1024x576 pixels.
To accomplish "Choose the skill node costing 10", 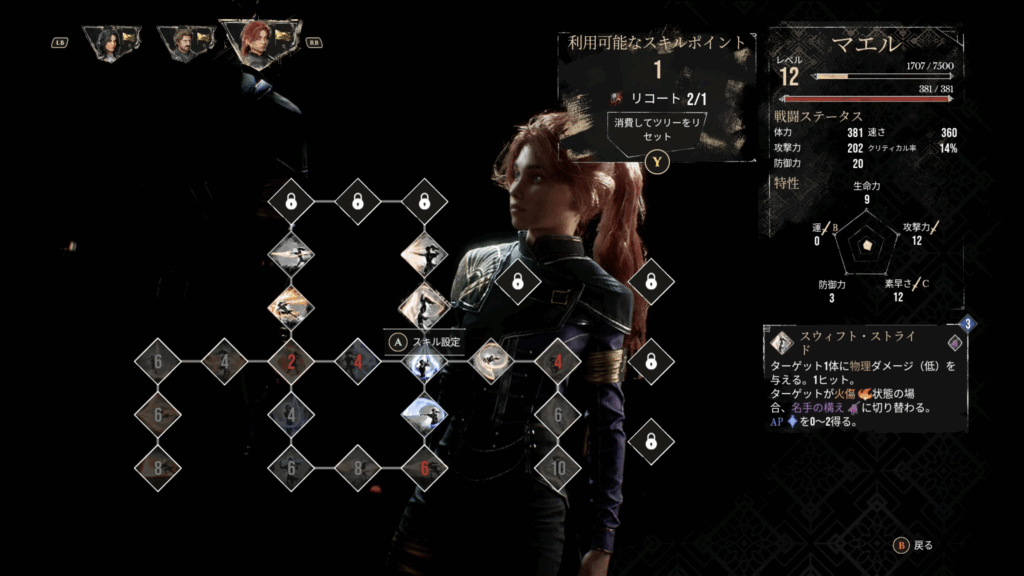I will [x=557, y=467].
